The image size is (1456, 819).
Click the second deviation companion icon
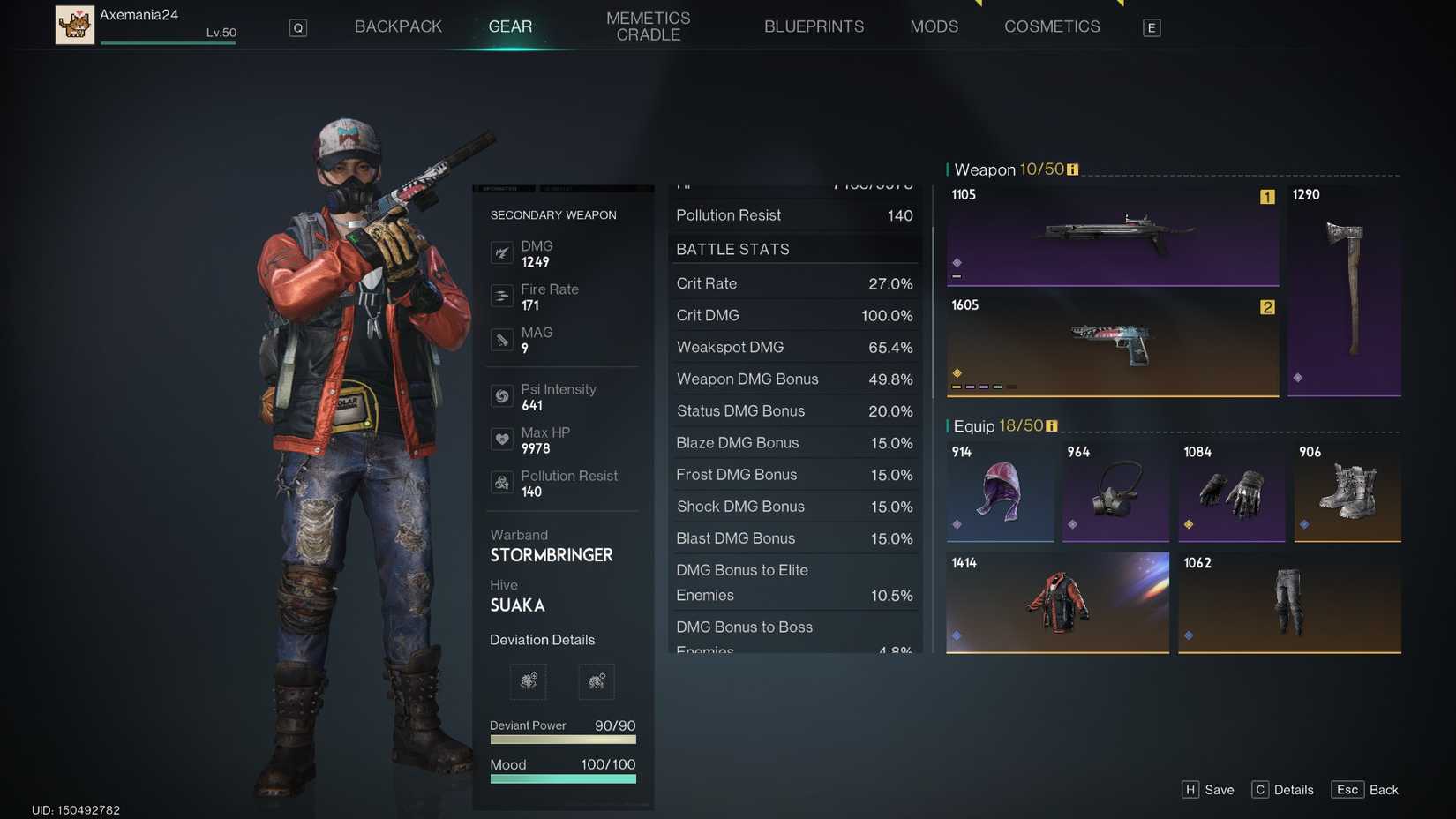597,681
